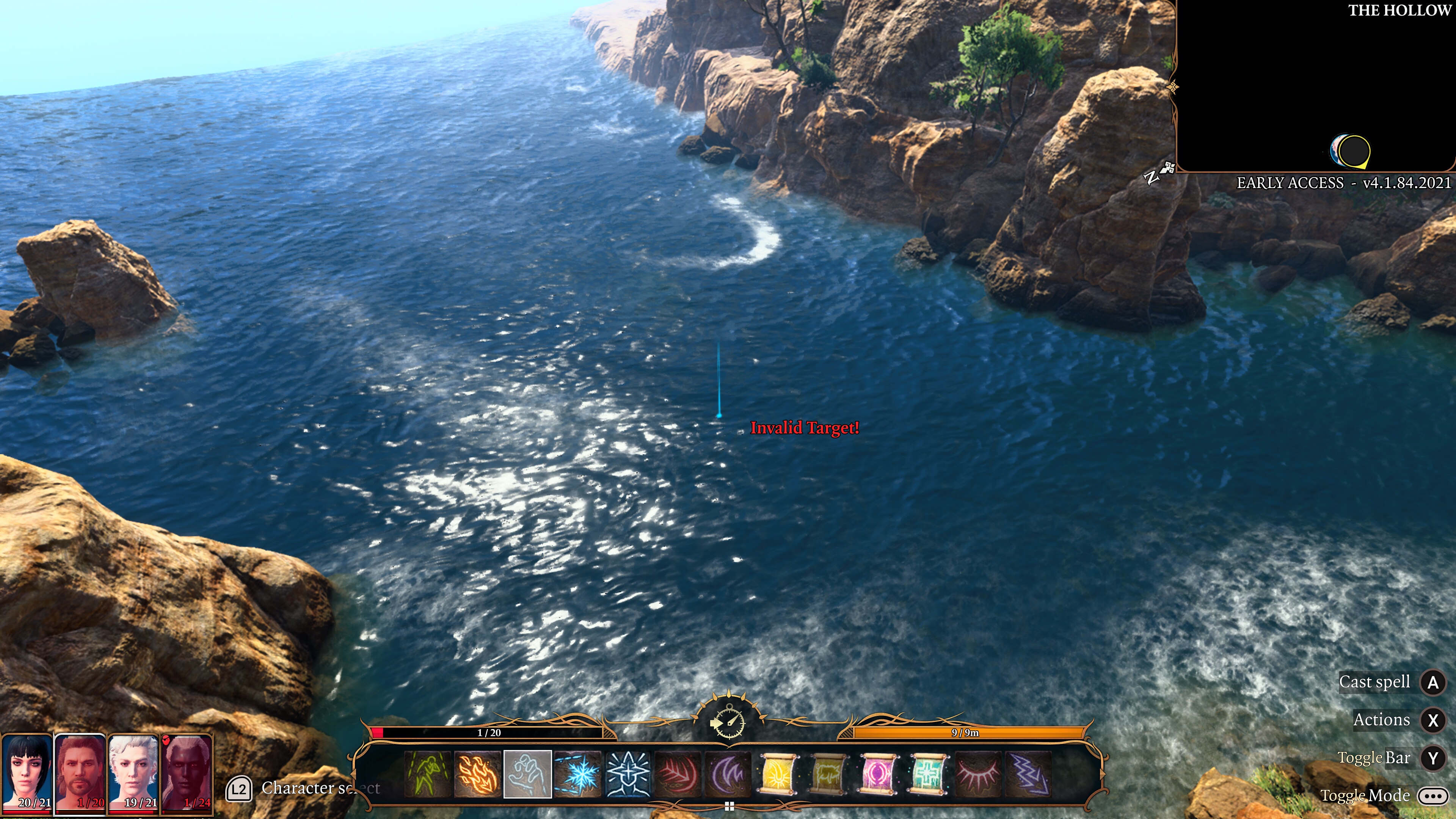Viewport: 1456px width, 819px height.
Task: Activate the blue glowing armored figure spell
Action: tap(628, 774)
